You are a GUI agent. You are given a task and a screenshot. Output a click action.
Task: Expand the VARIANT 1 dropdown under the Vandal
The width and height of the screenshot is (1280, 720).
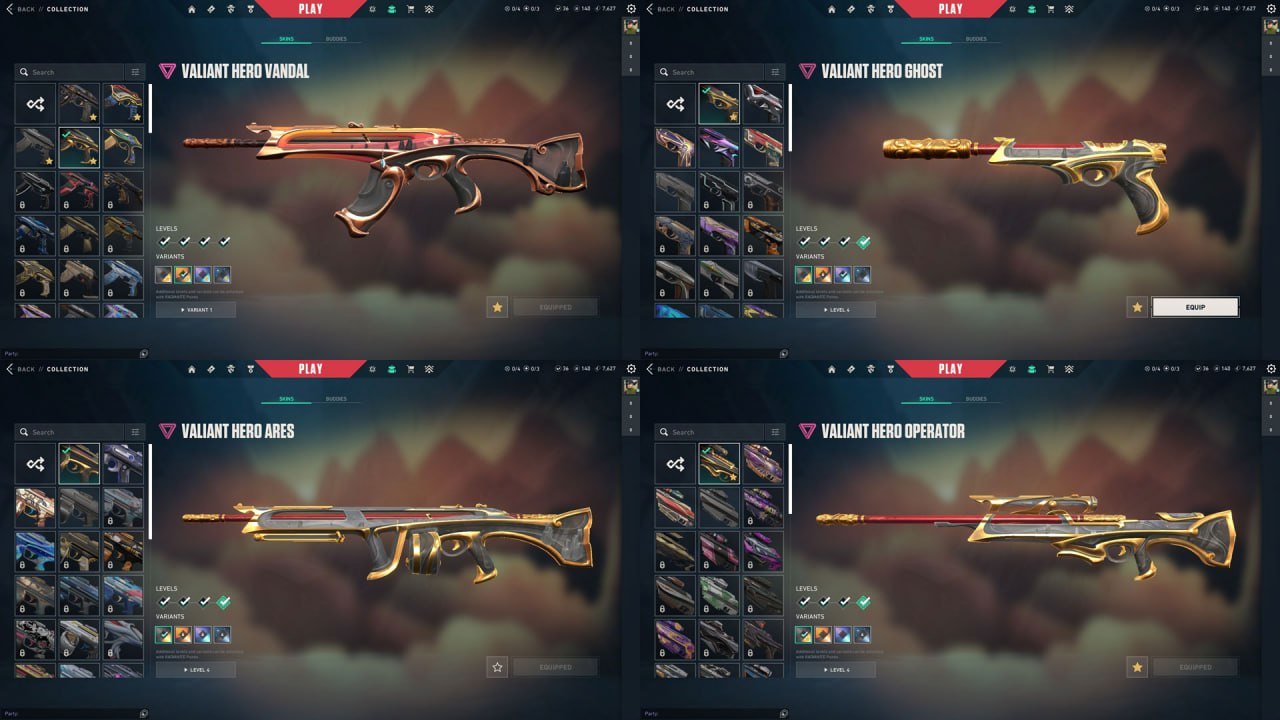tap(196, 309)
